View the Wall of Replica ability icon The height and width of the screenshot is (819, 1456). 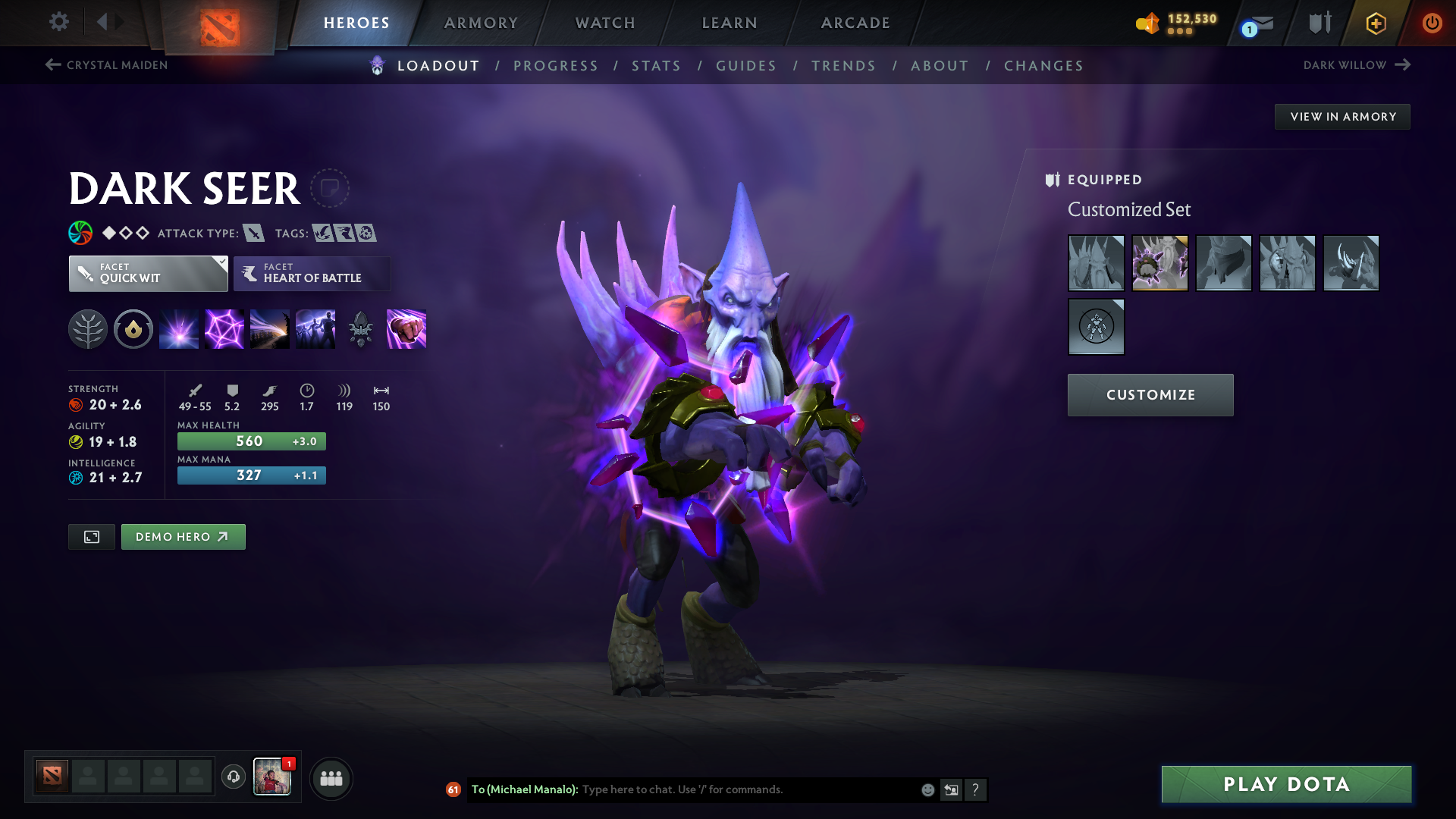[315, 328]
